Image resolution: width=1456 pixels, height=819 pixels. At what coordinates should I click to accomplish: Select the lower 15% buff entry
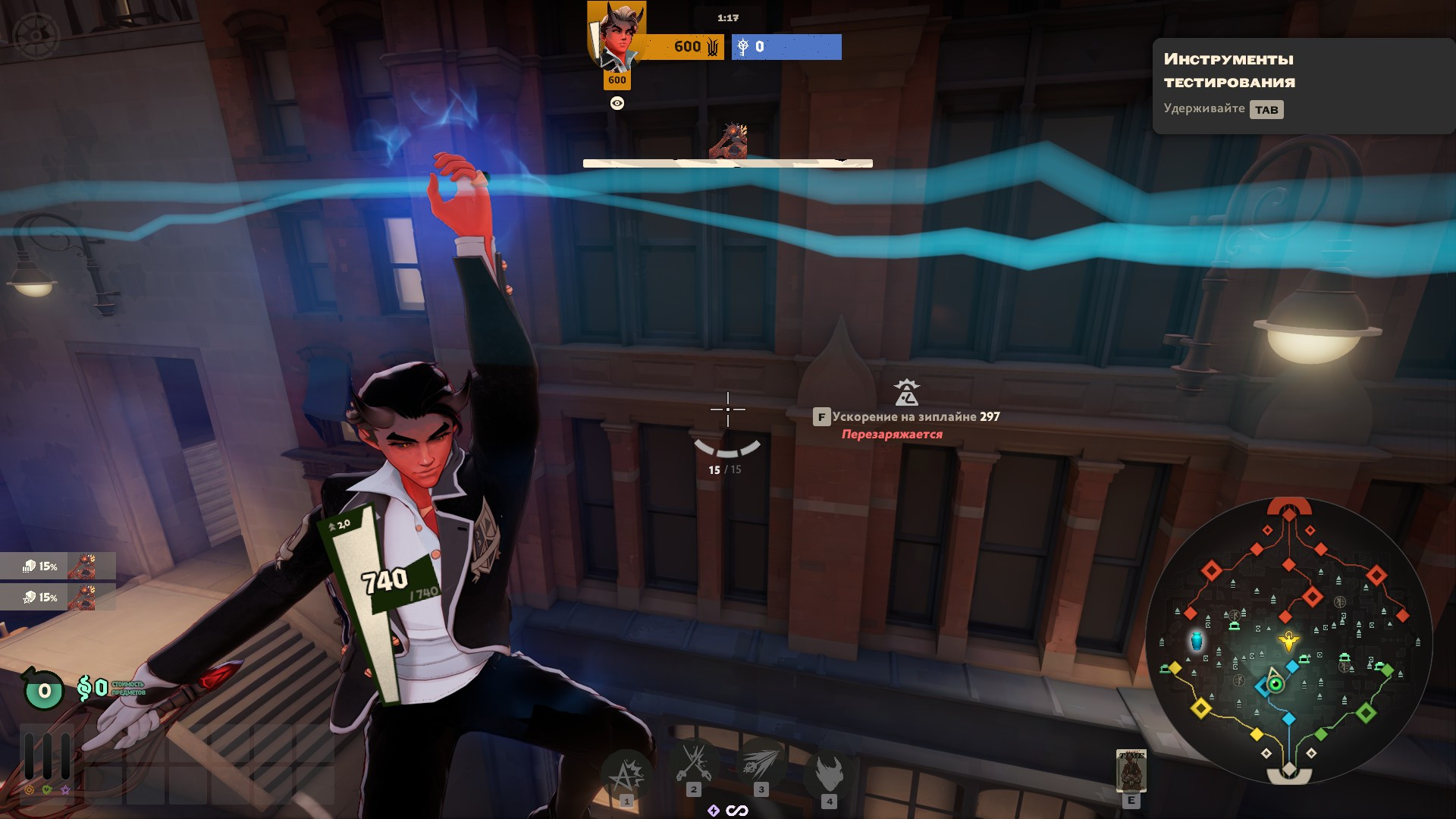58,597
